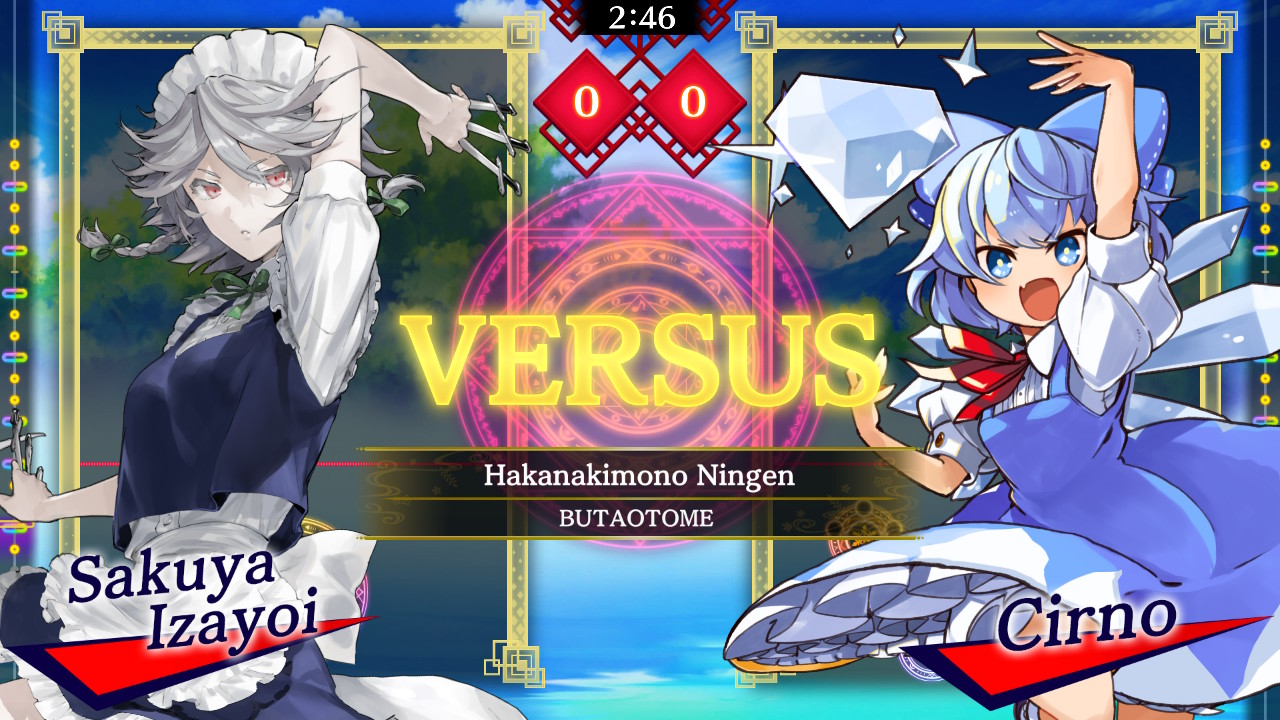This screenshot has width=1280, height=720.
Task: Click the song title Hakanakimono Ningen
Action: pyautogui.click(x=640, y=477)
